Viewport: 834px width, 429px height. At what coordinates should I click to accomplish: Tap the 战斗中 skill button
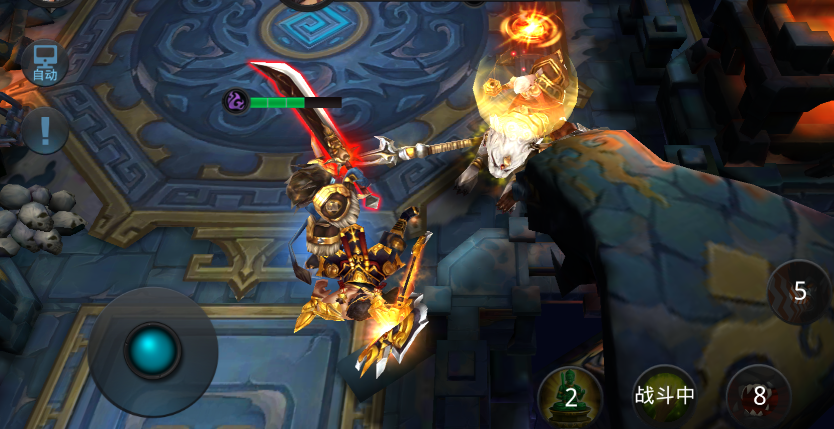664,395
